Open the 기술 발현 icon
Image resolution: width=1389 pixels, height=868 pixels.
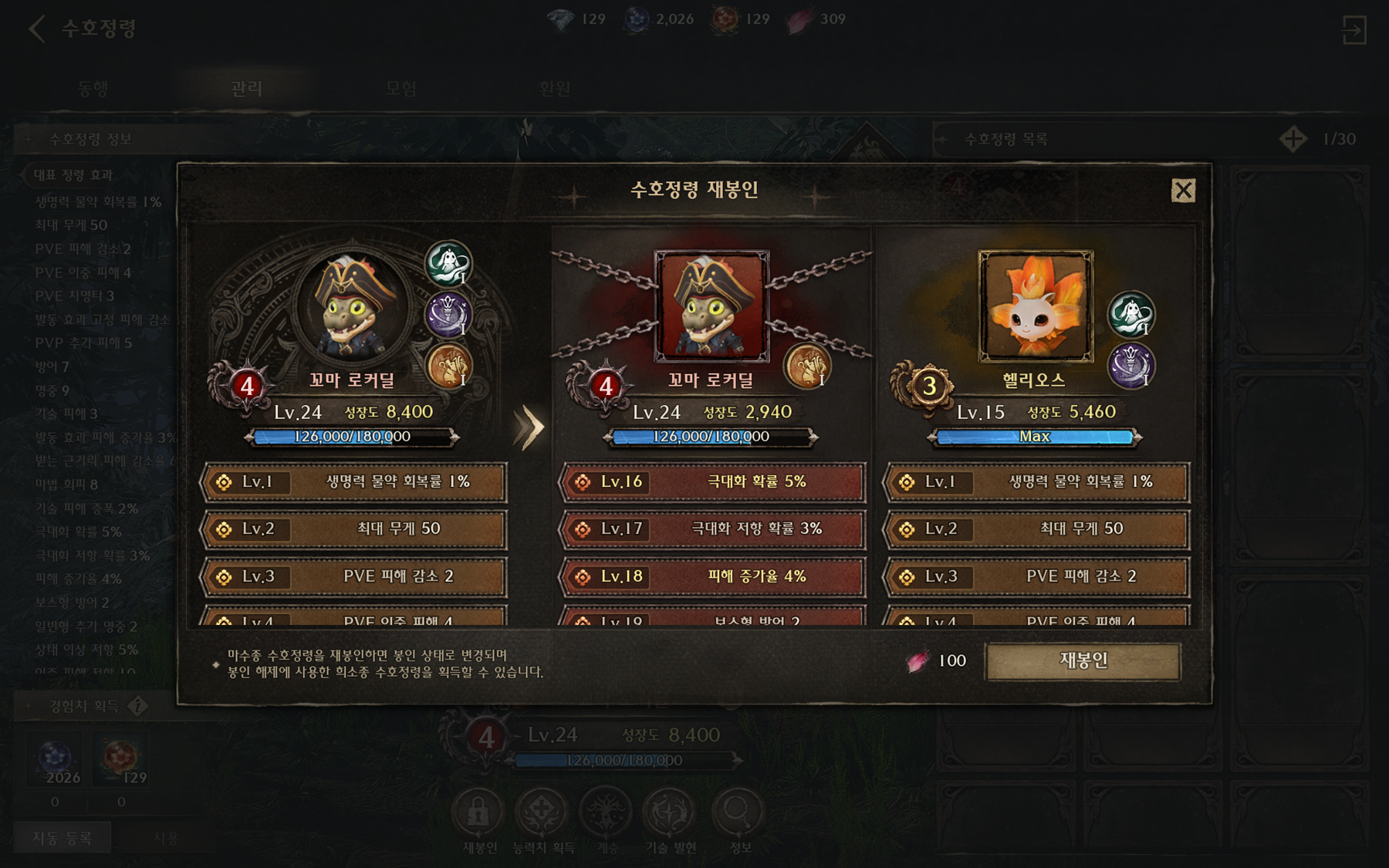670,812
